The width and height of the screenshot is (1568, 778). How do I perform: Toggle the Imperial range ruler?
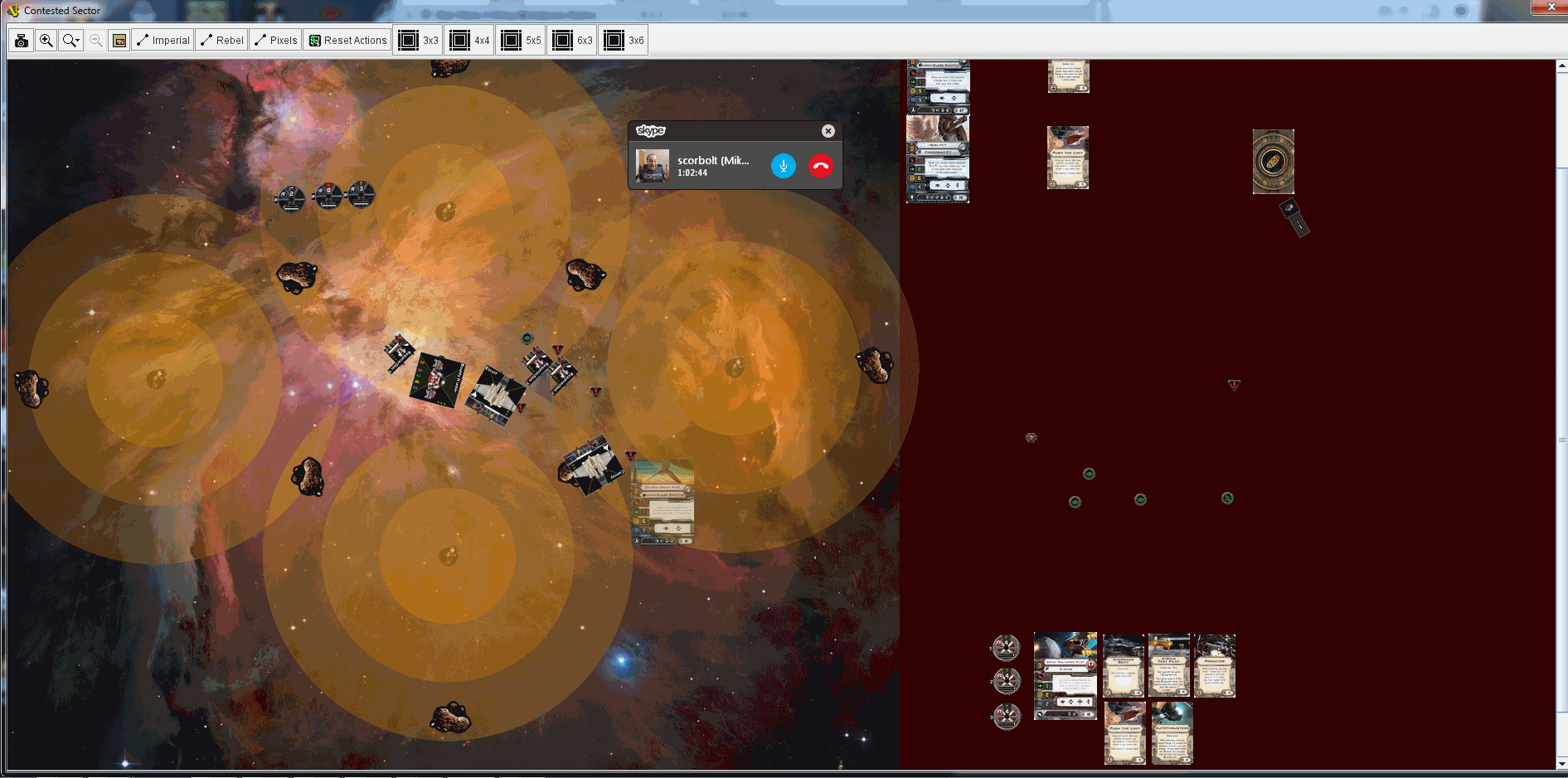(x=163, y=40)
